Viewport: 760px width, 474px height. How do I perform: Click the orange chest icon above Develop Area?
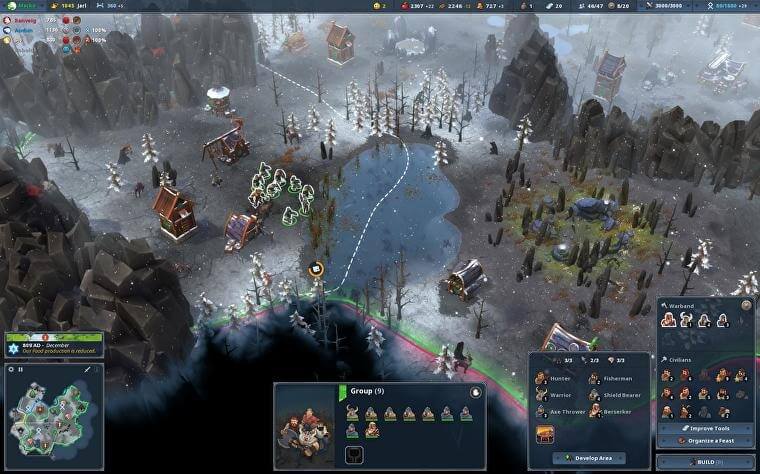(x=544, y=435)
